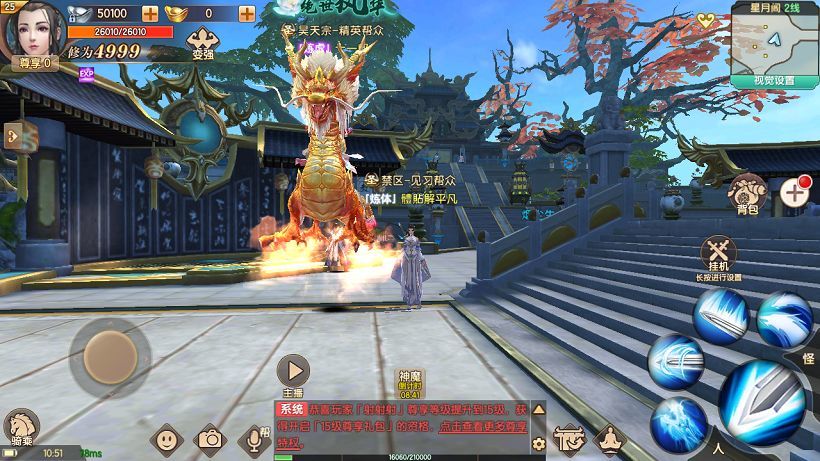
Task: Click the purple EXP buff icon
Action: coord(86,73)
